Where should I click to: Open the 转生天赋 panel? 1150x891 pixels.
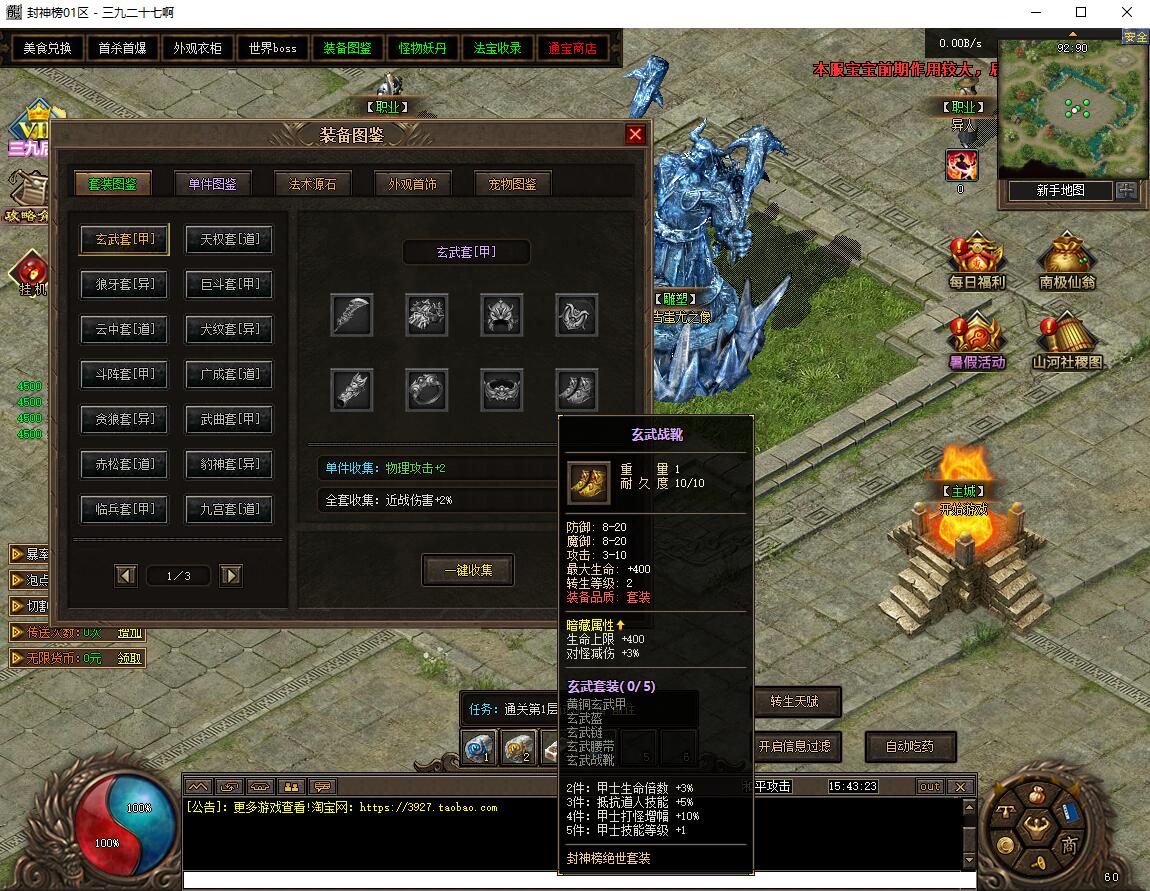pos(795,702)
